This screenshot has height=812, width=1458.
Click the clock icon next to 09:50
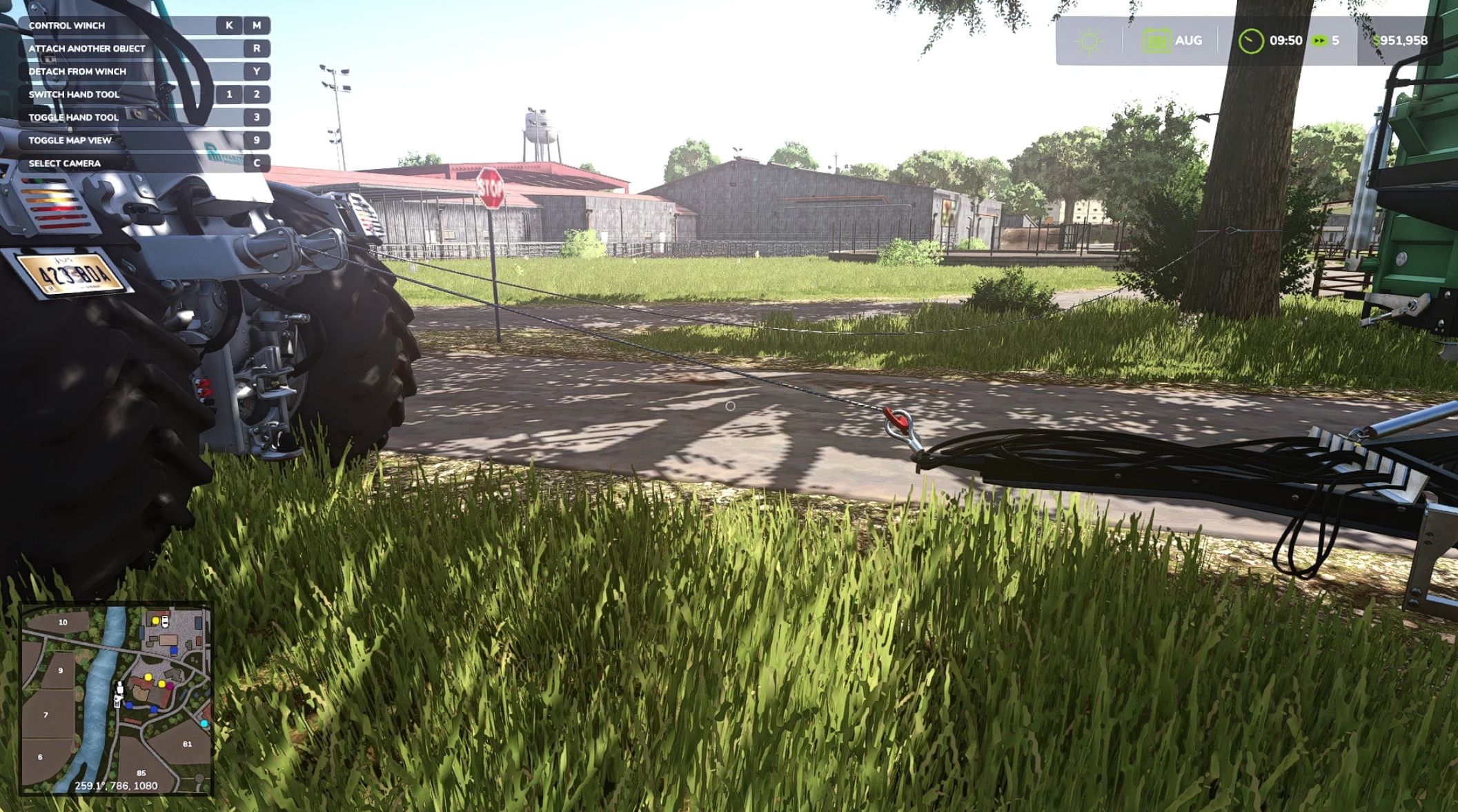1253,41
